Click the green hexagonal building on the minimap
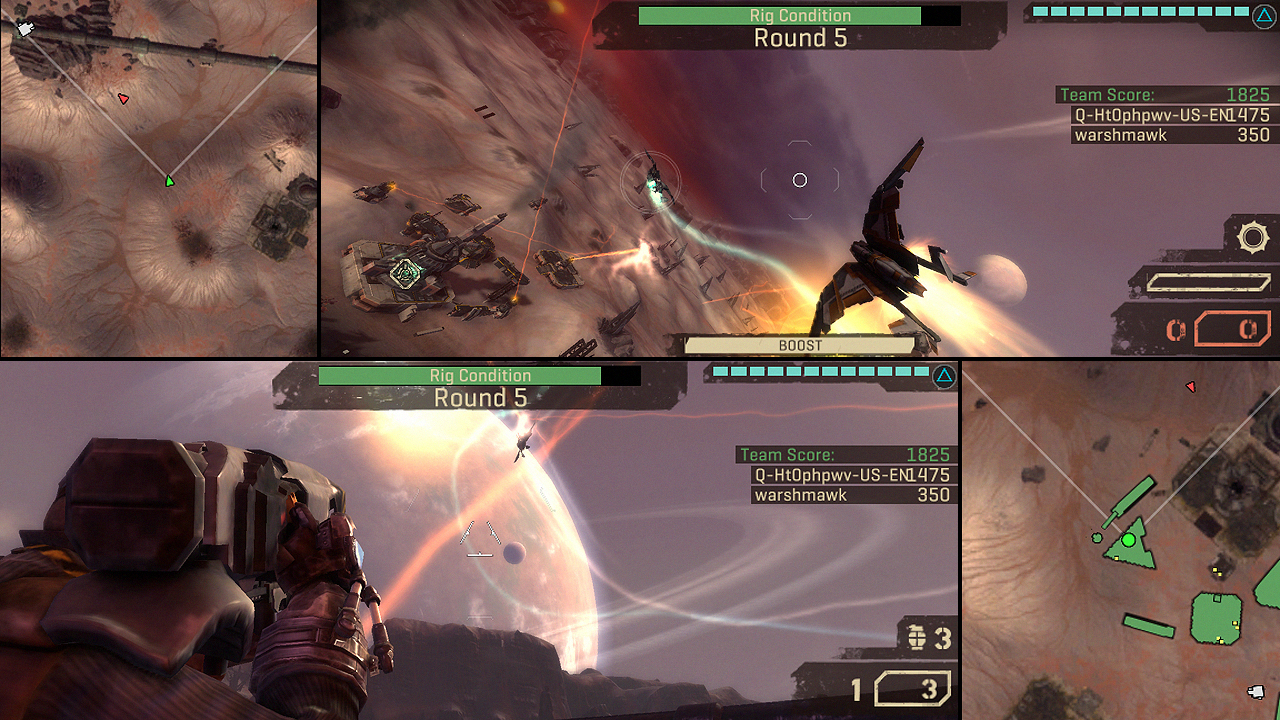The height and width of the screenshot is (720, 1280). [x=1216, y=618]
